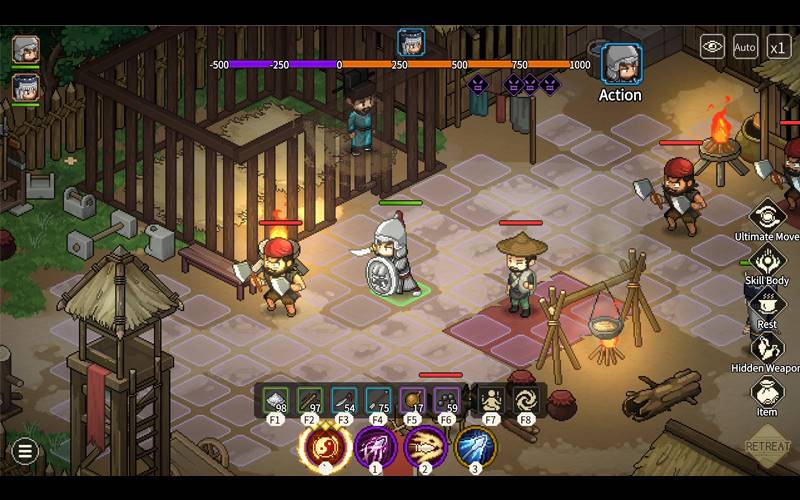
Task: Open the Ultimate Move menu
Action: (768, 215)
